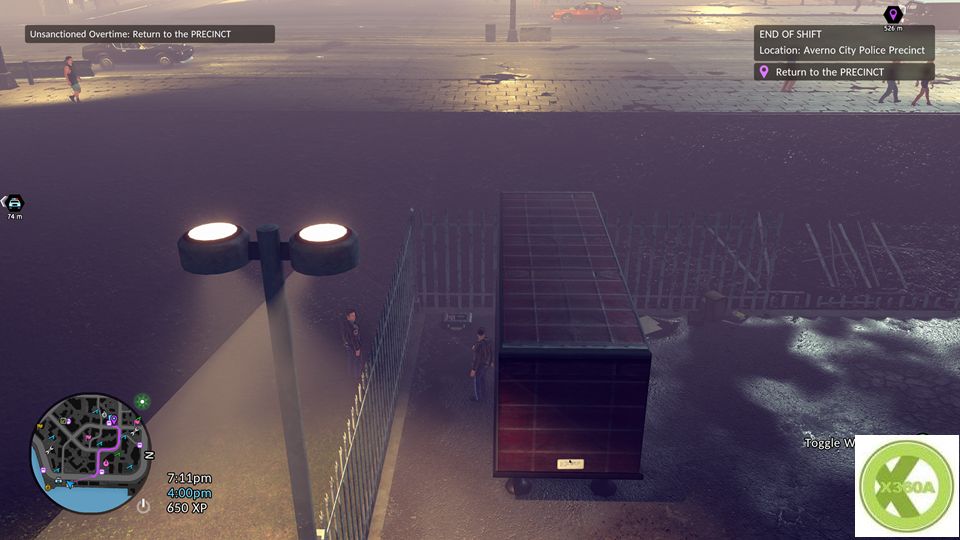Click the green glowing indicator above minimap
Image resolution: width=960 pixels, height=540 pixels.
(142, 402)
